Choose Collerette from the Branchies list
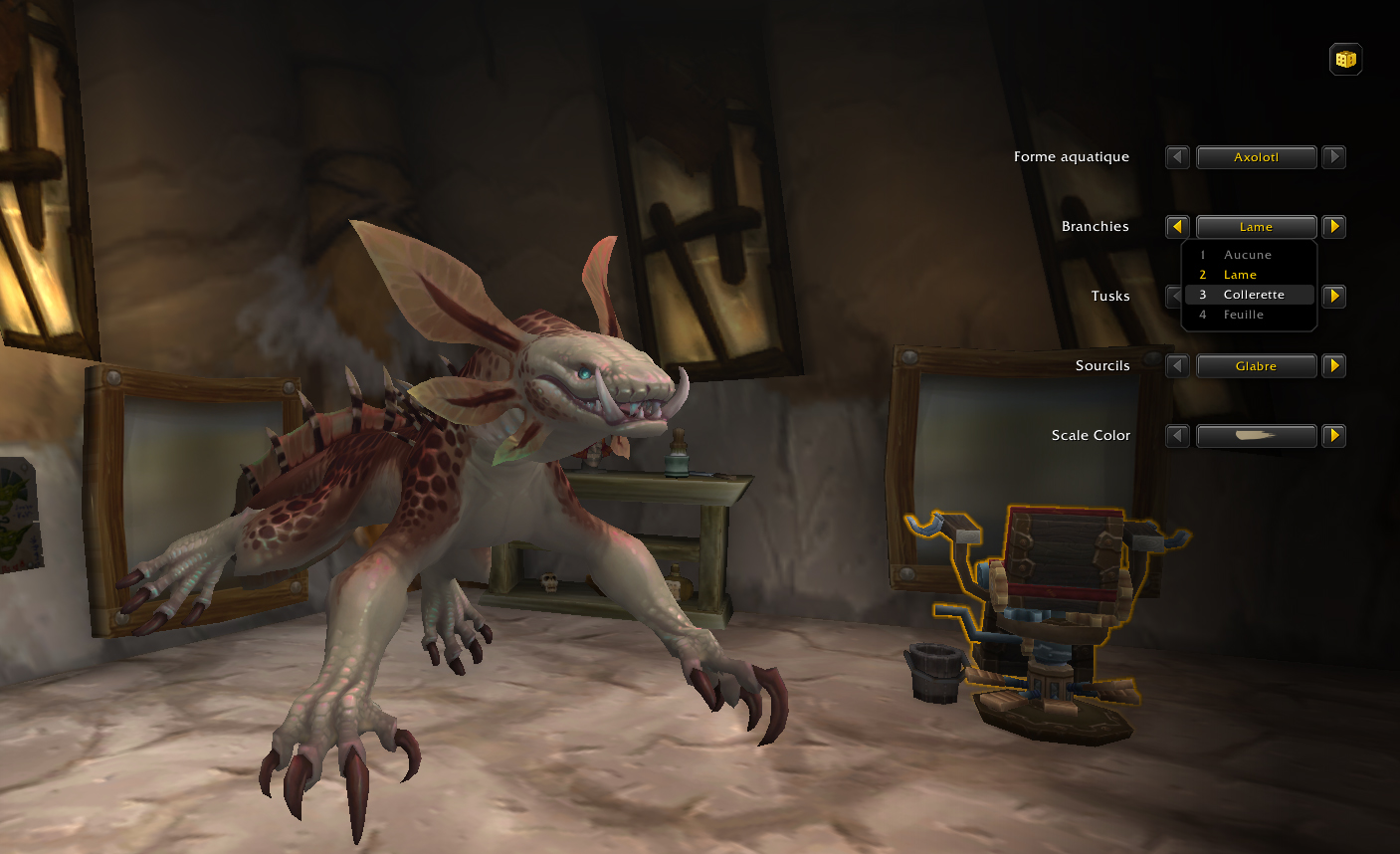This screenshot has width=1400, height=854. point(1253,295)
